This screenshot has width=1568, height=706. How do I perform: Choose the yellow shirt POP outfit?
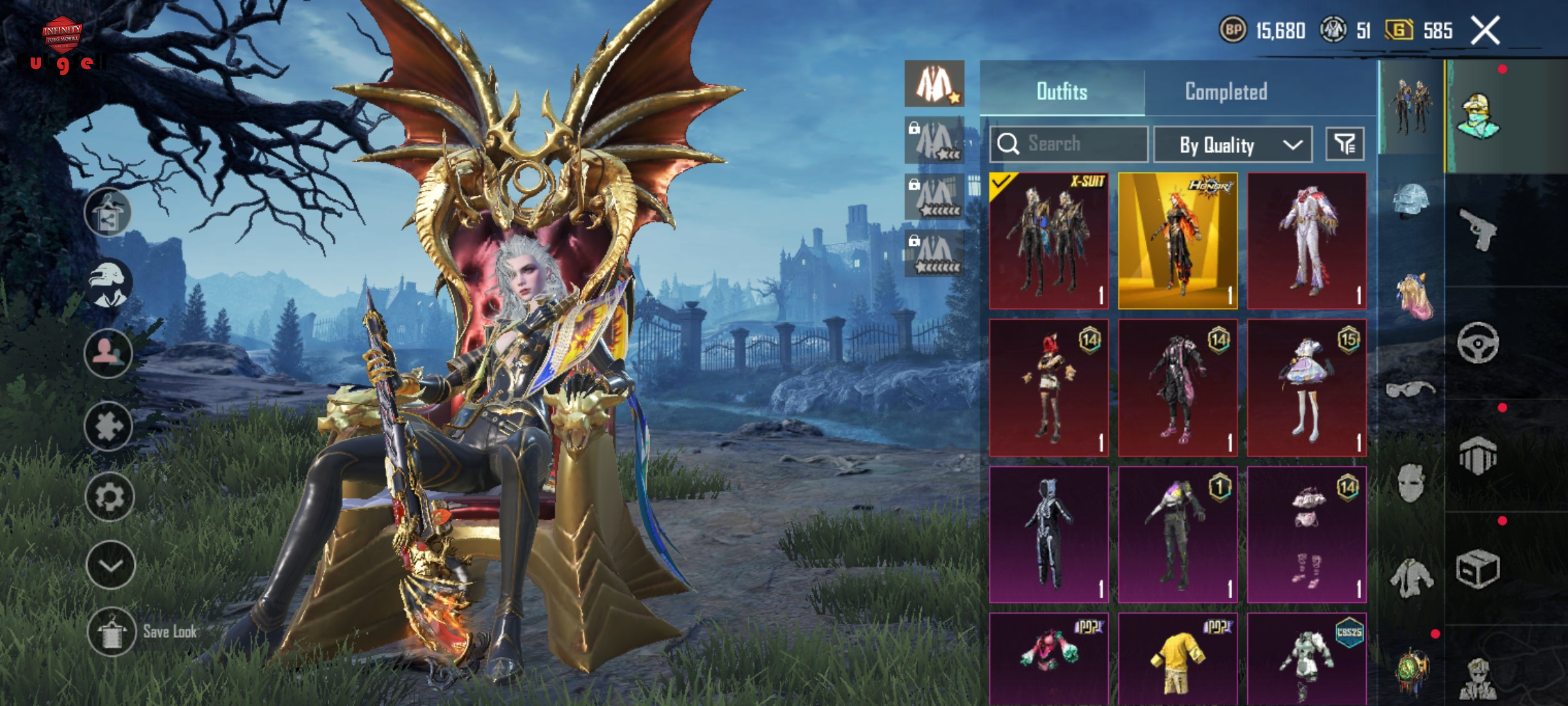[x=1177, y=659]
